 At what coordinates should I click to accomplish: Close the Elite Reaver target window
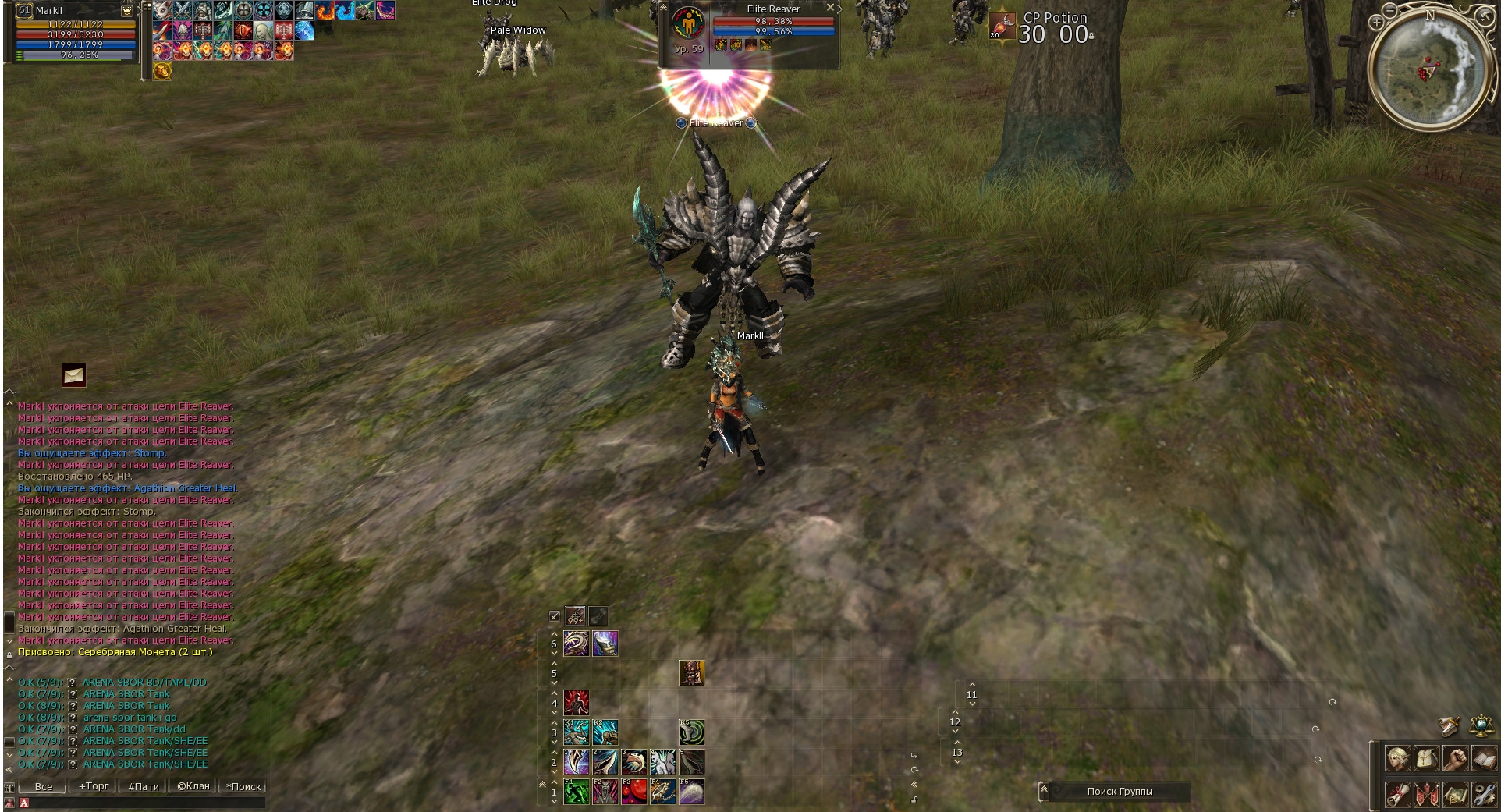pyautogui.click(x=830, y=7)
